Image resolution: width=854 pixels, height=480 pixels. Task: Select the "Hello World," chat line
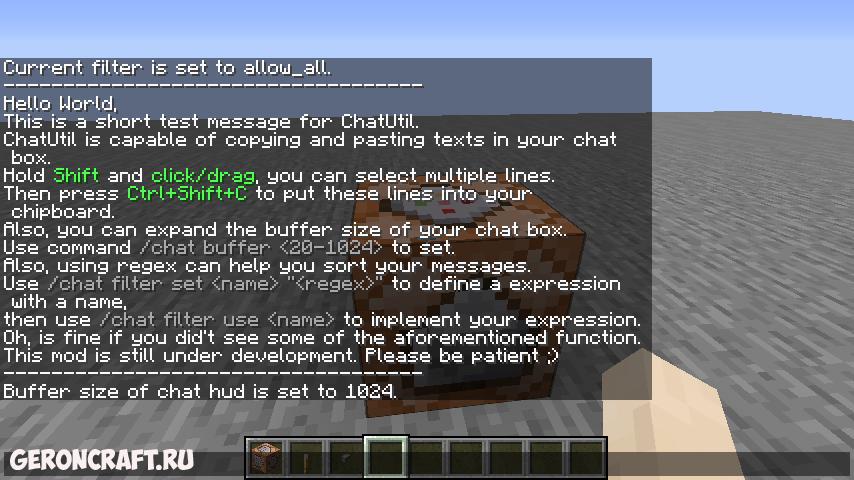(60, 103)
